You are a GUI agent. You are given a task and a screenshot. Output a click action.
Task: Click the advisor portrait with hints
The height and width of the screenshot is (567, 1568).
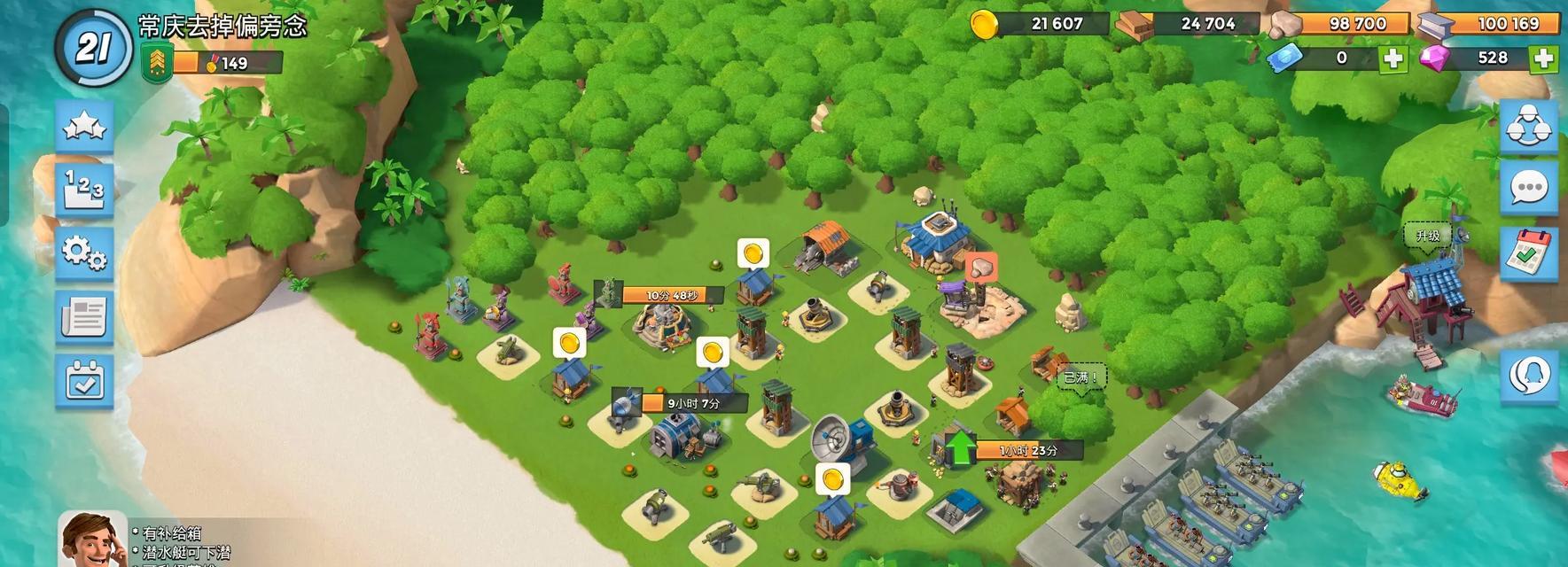92,539
